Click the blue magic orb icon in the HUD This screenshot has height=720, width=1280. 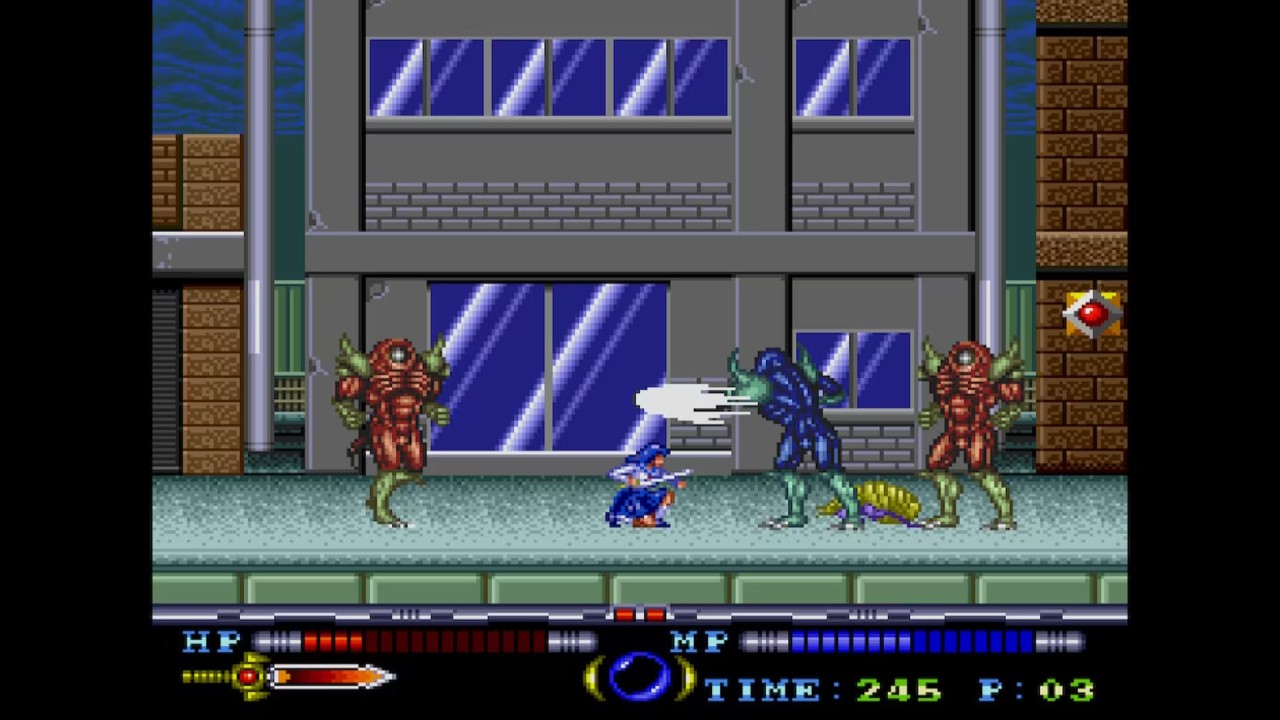pos(640,678)
